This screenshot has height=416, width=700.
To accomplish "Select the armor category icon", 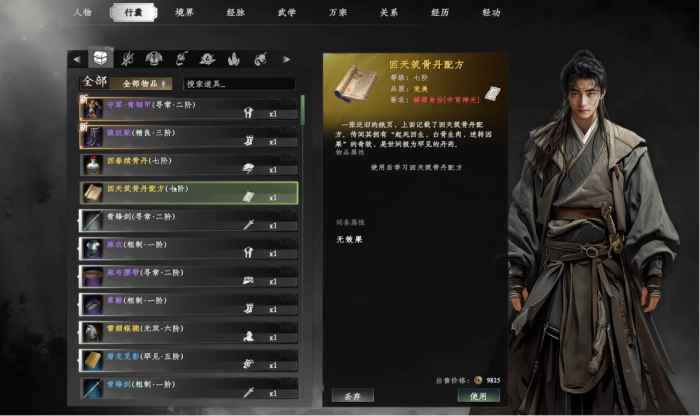I will [154, 60].
